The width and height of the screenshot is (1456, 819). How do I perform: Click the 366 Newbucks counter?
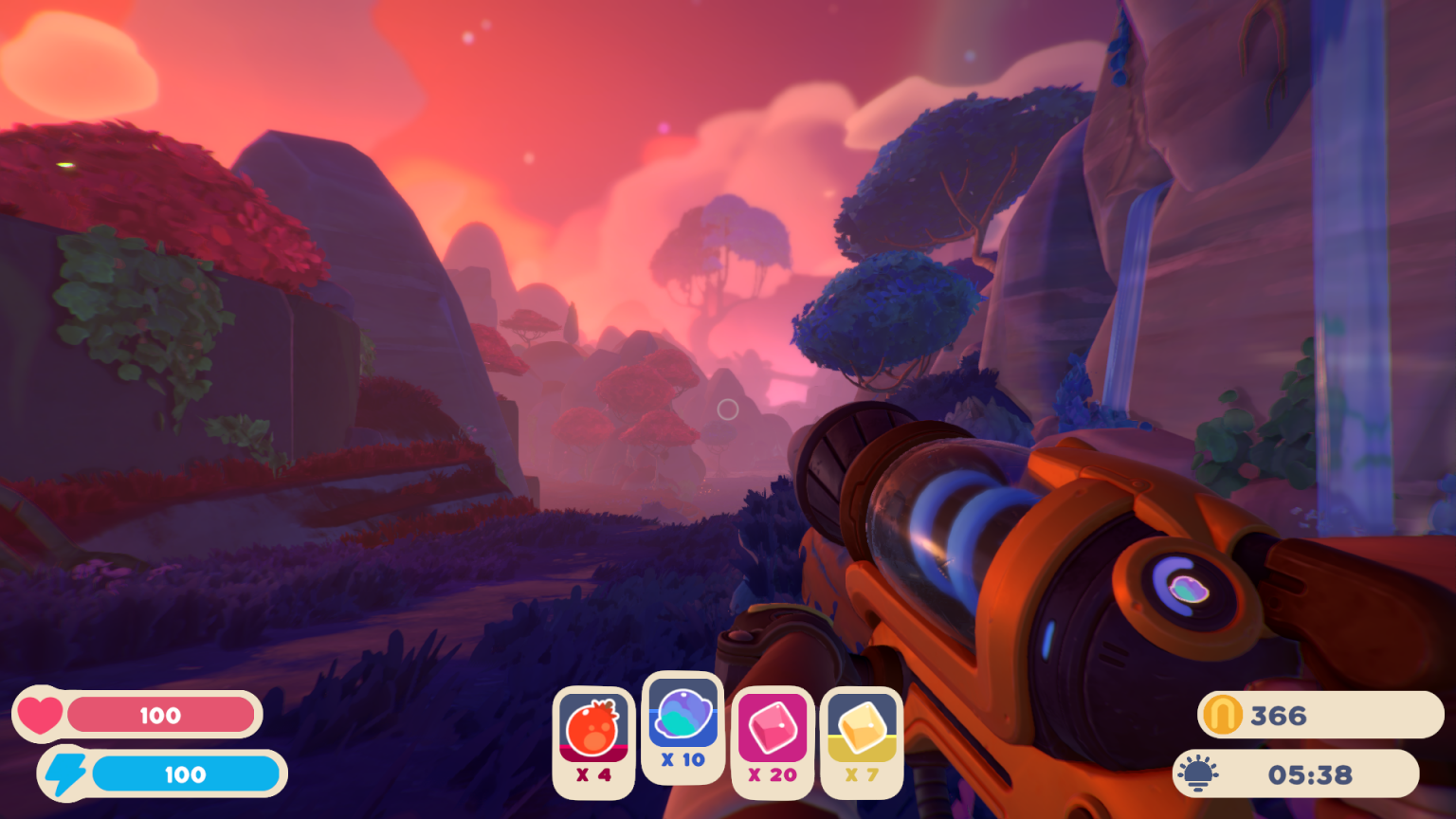pyautogui.click(x=1292, y=716)
